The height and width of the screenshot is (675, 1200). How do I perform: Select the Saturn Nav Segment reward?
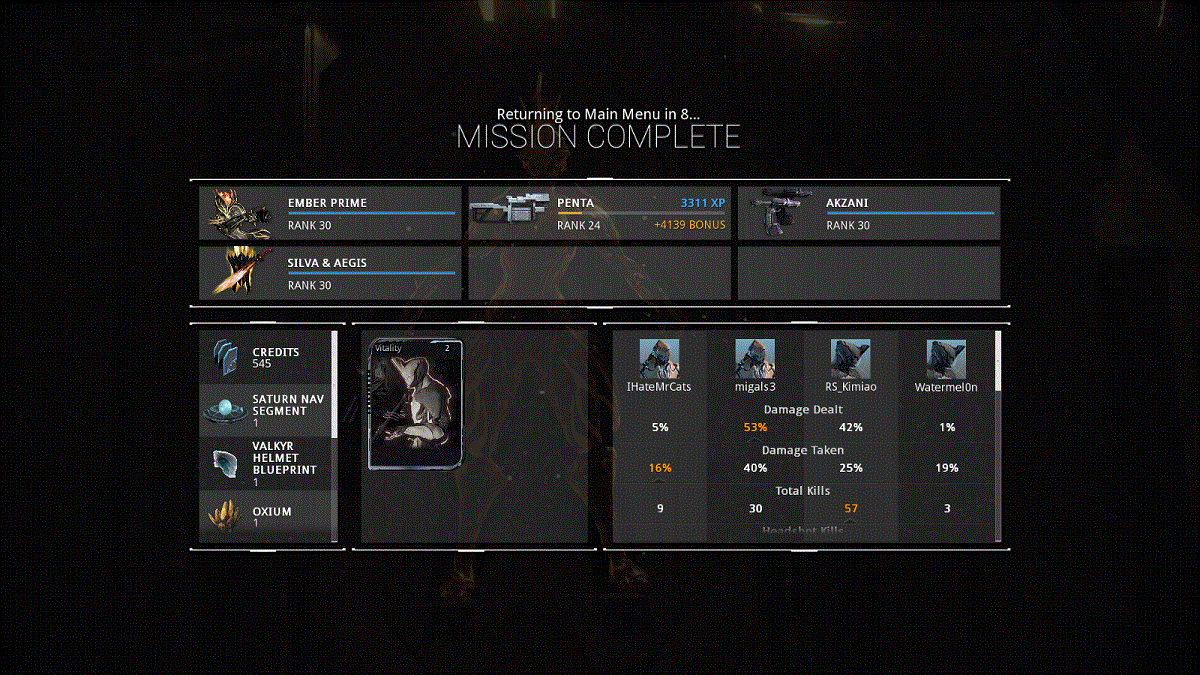(x=266, y=410)
